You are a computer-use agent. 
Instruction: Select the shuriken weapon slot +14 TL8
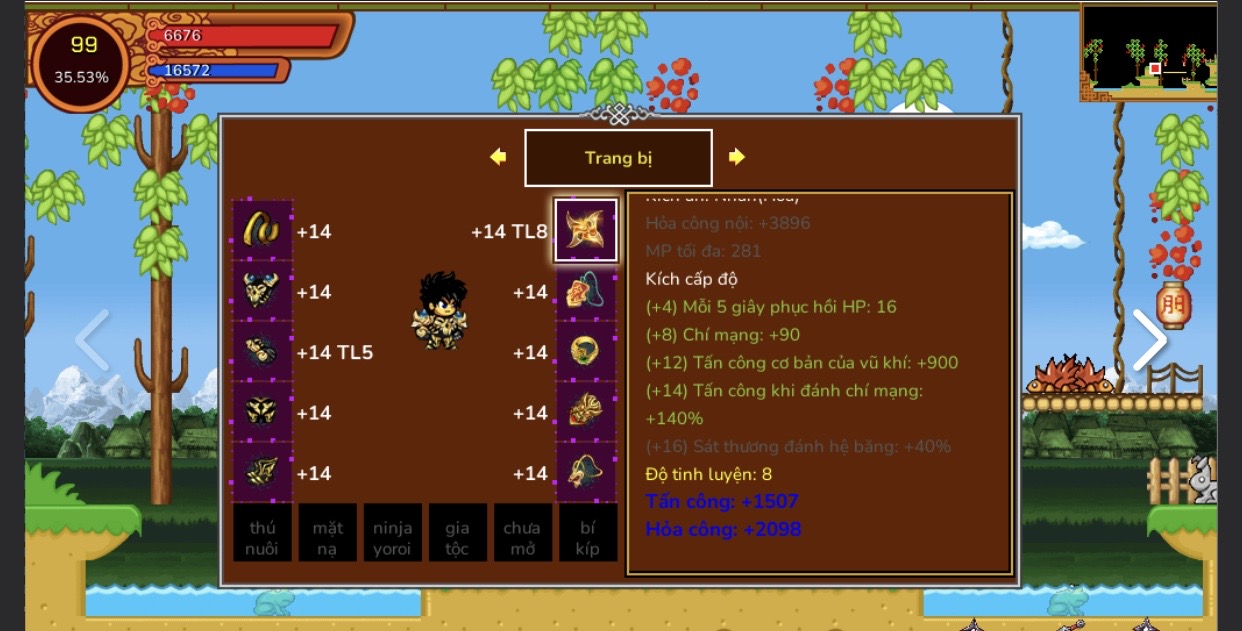click(586, 231)
